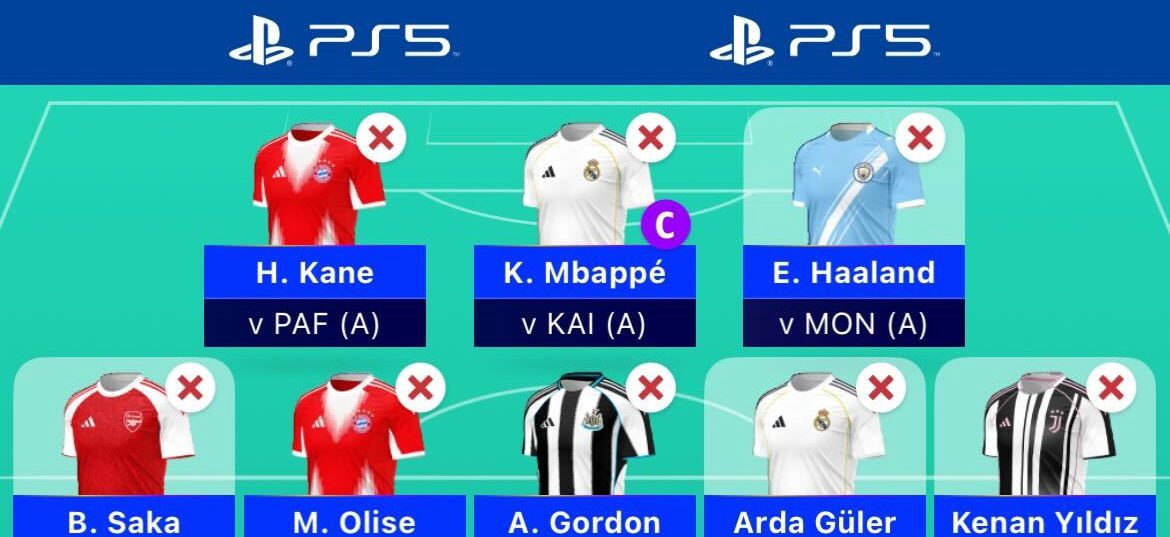Remove Arda Güler with the X button
The image size is (1170, 537).
(880, 387)
